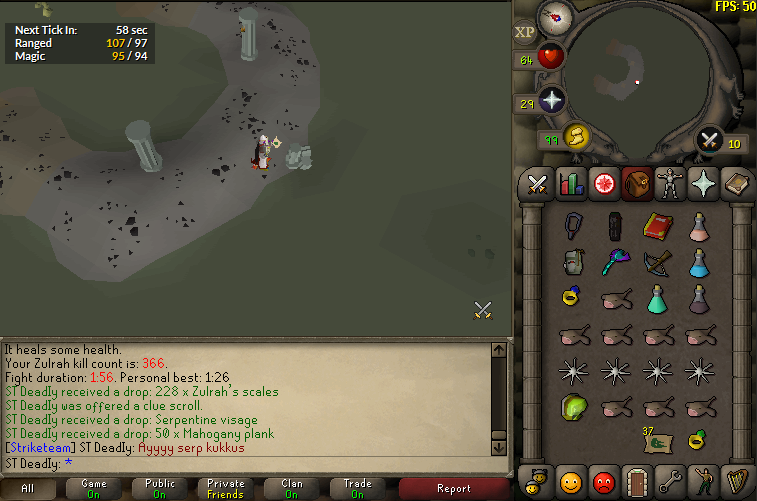This screenshot has width=757, height=501.
Task: Click the compass to face north
Action: pos(553,17)
